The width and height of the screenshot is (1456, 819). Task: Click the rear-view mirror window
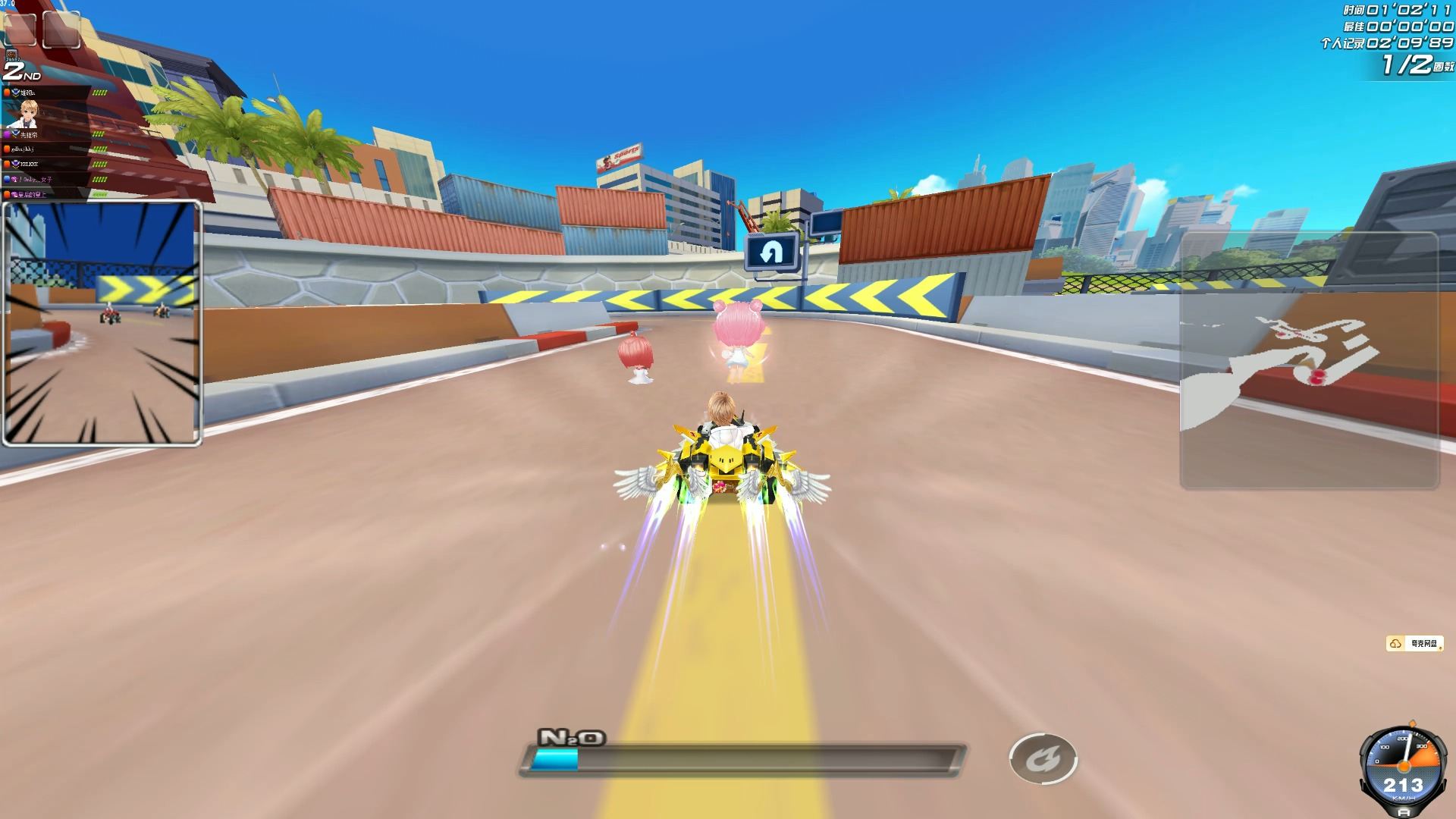coord(102,323)
